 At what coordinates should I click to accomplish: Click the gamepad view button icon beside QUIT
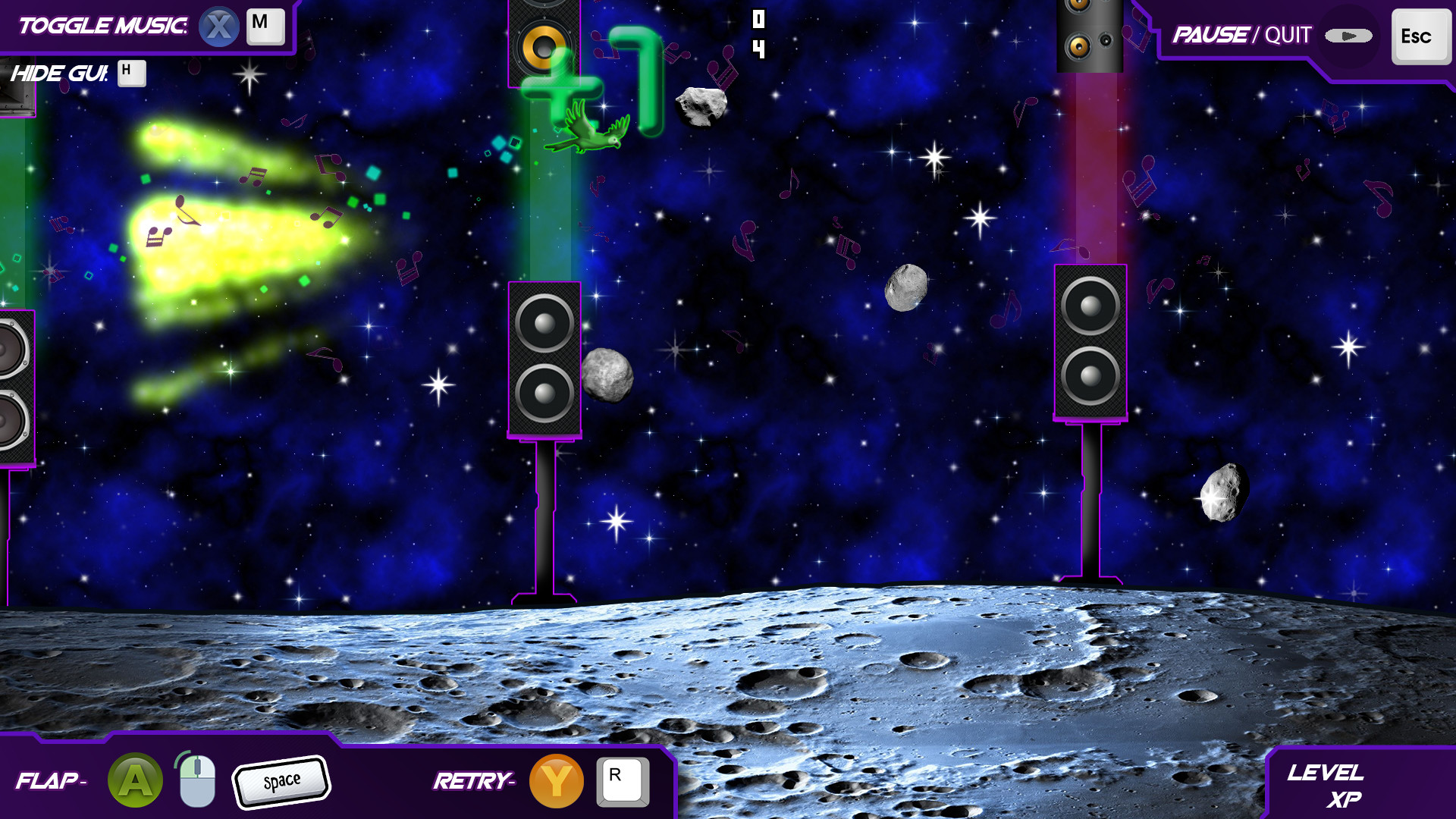[x=1349, y=34]
